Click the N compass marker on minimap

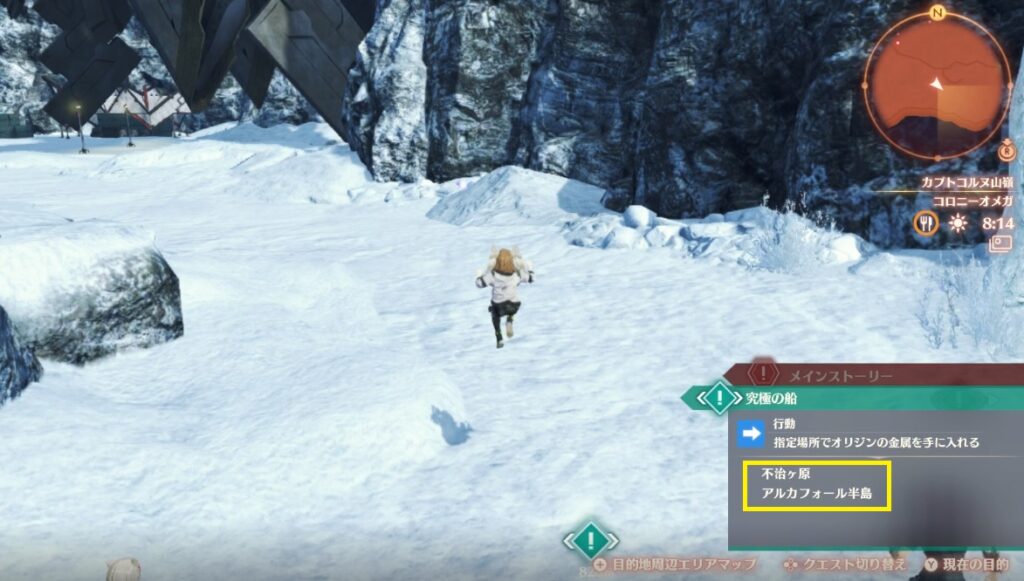pos(937,13)
